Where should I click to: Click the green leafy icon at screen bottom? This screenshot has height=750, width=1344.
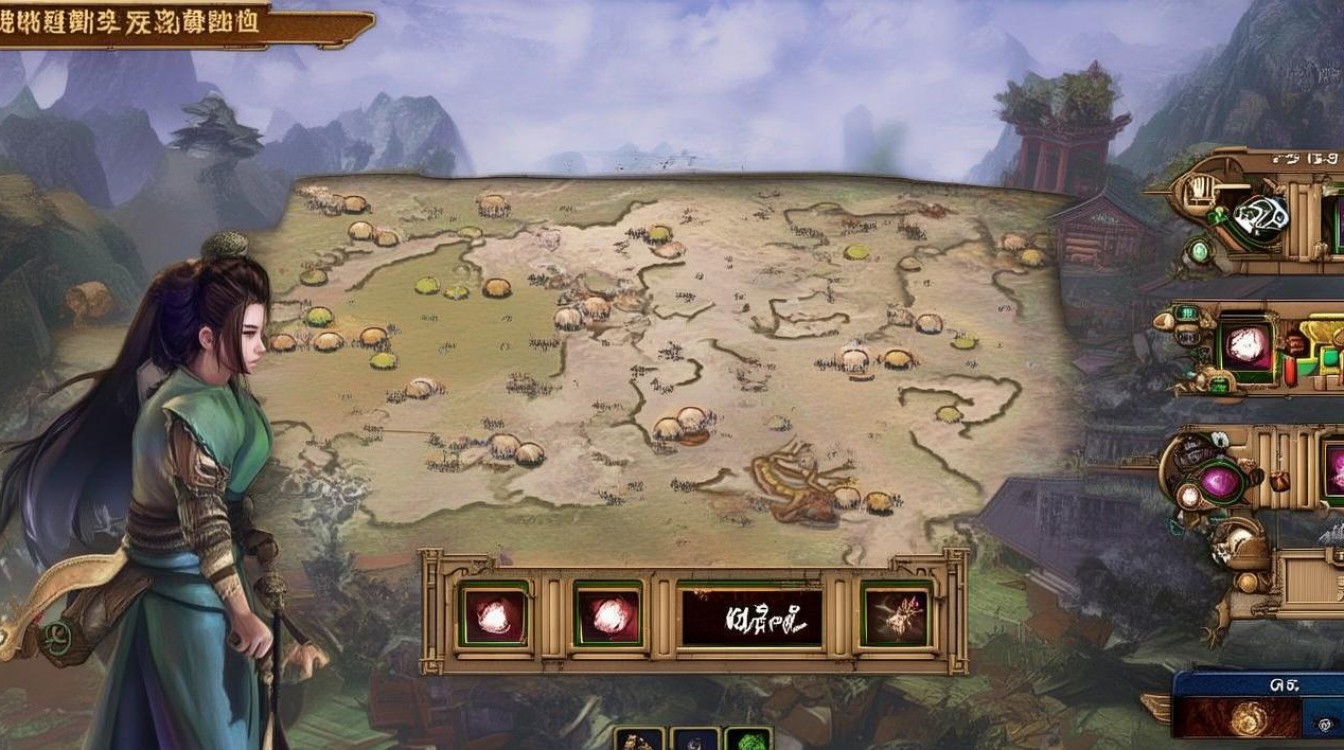(x=748, y=741)
